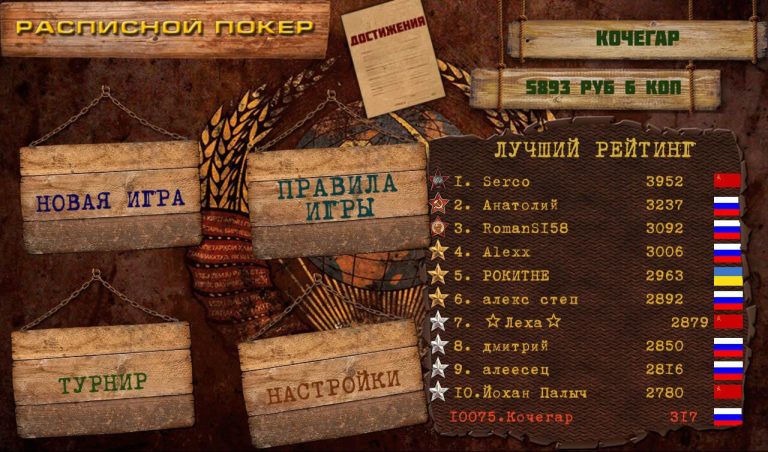Select Анатолий's leaderboard row

[585, 205]
